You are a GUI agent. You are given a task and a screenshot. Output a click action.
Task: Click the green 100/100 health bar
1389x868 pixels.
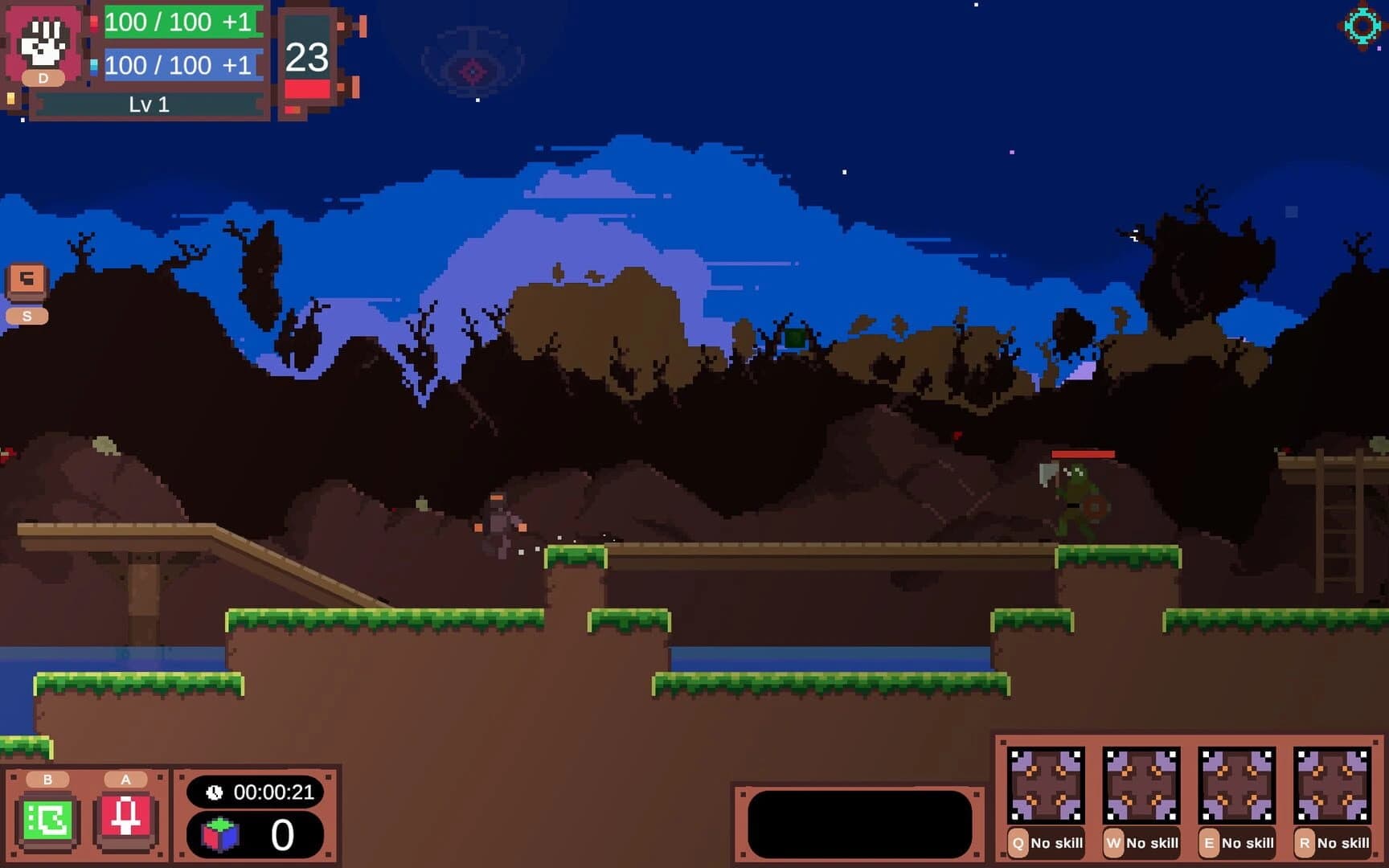point(179,22)
